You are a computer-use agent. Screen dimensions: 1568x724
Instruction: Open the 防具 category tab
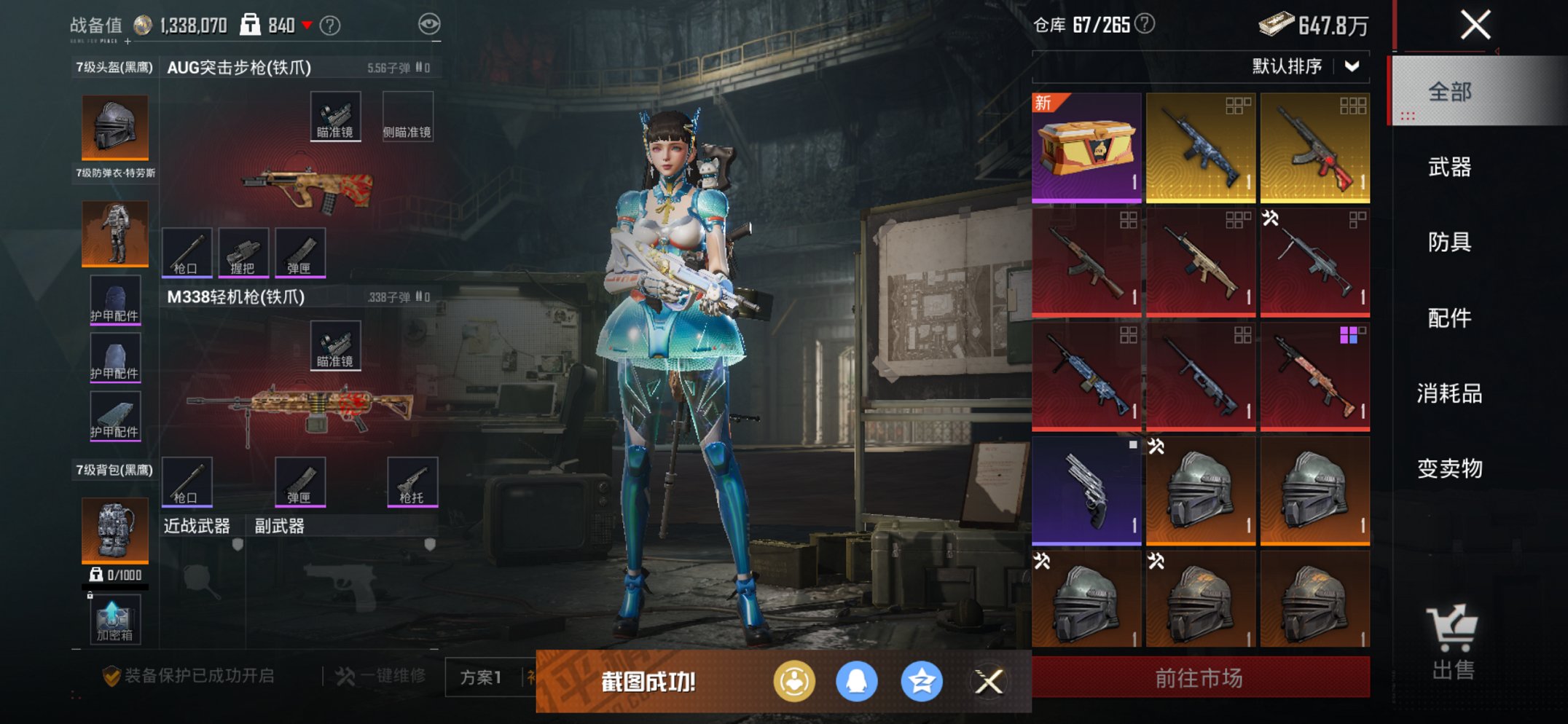1449,242
